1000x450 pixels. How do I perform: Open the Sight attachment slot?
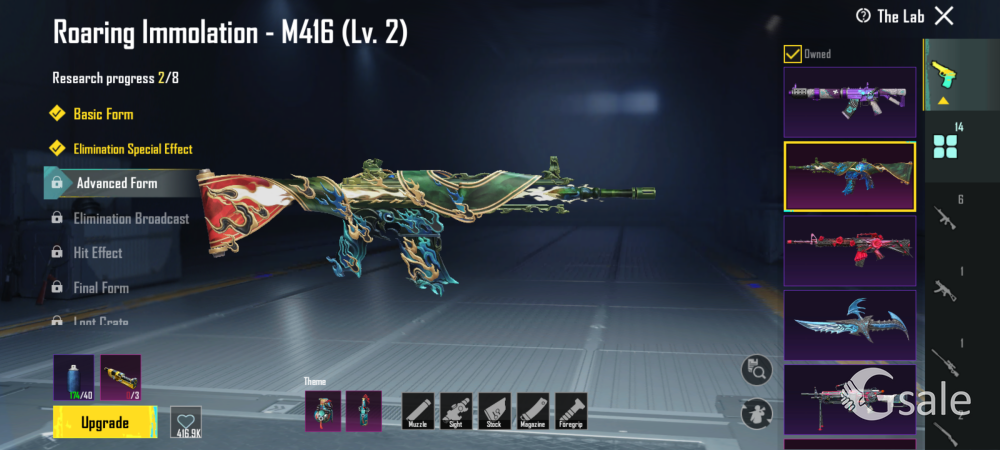[456, 411]
